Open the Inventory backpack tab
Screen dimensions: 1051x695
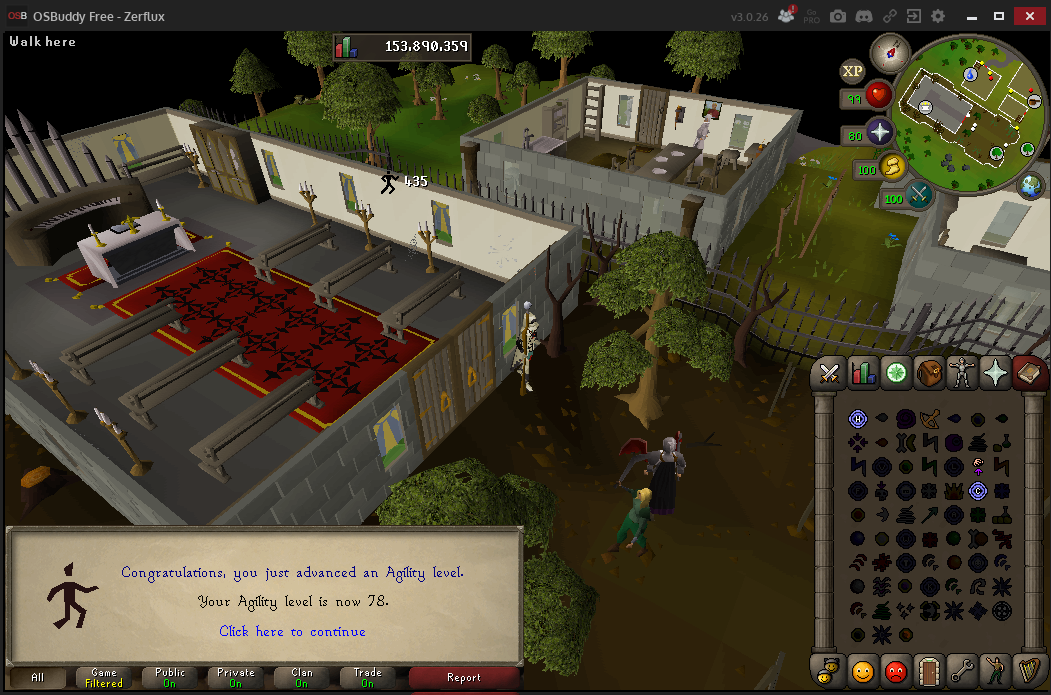[929, 373]
